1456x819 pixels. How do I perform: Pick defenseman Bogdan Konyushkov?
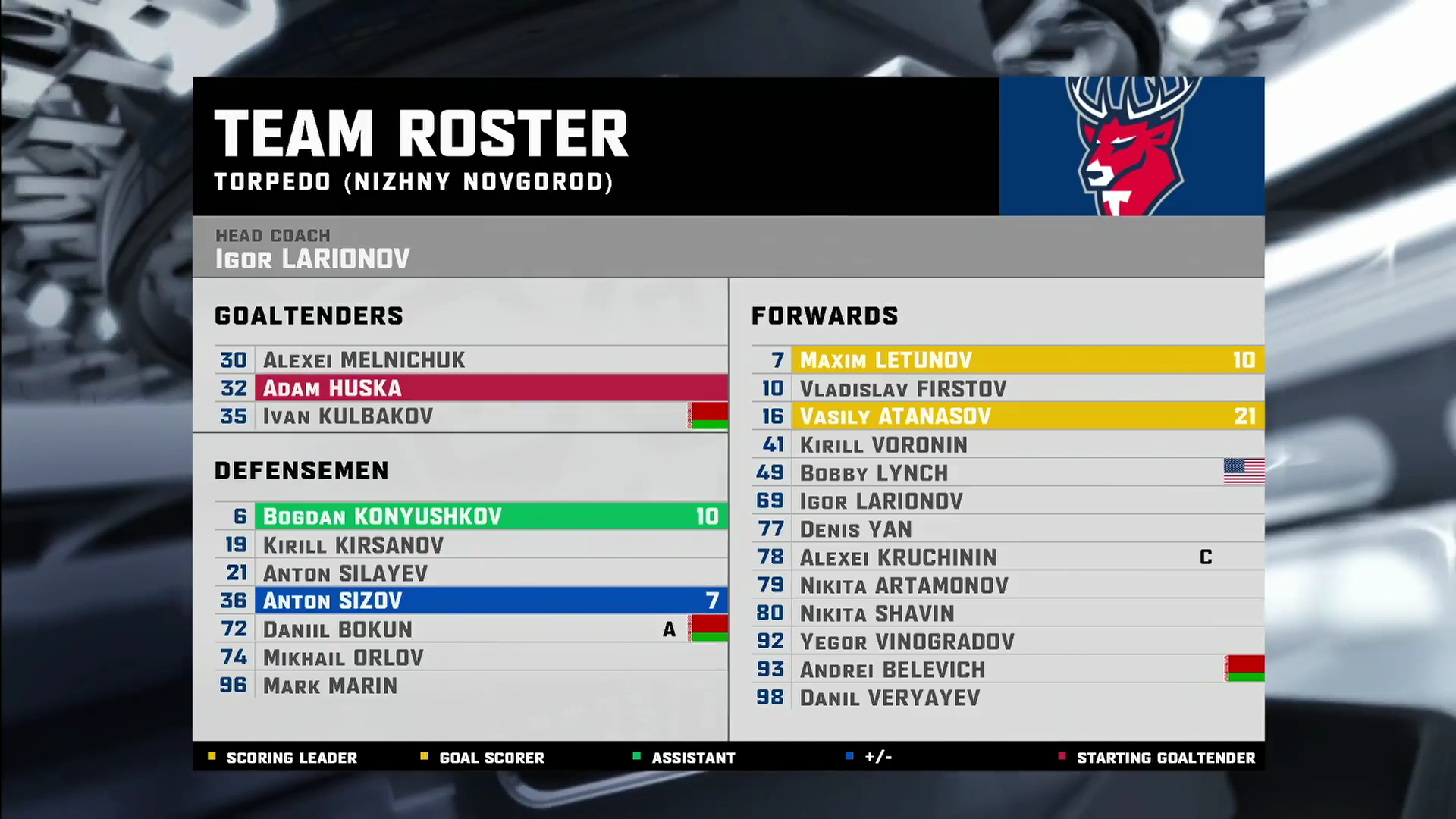click(470, 516)
